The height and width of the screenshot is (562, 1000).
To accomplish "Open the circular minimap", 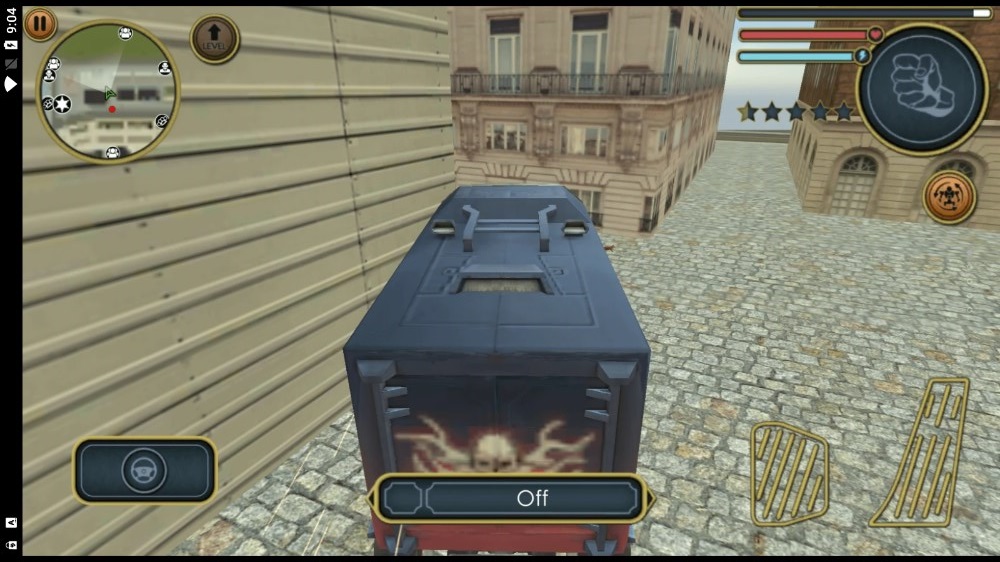I will click(108, 92).
